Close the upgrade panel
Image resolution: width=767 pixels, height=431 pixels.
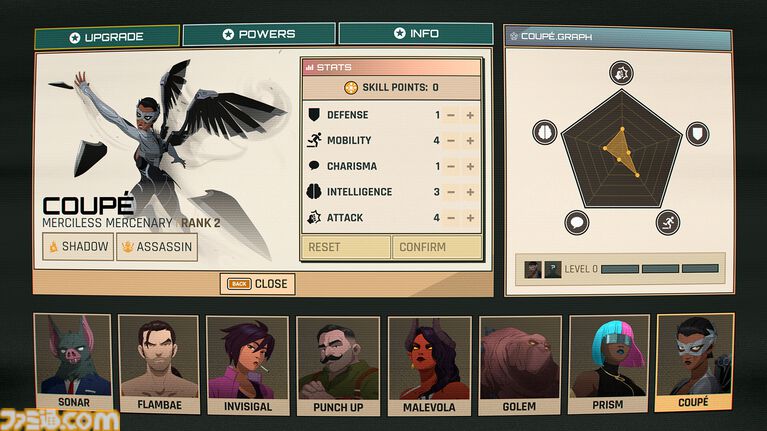coord(258,284)
